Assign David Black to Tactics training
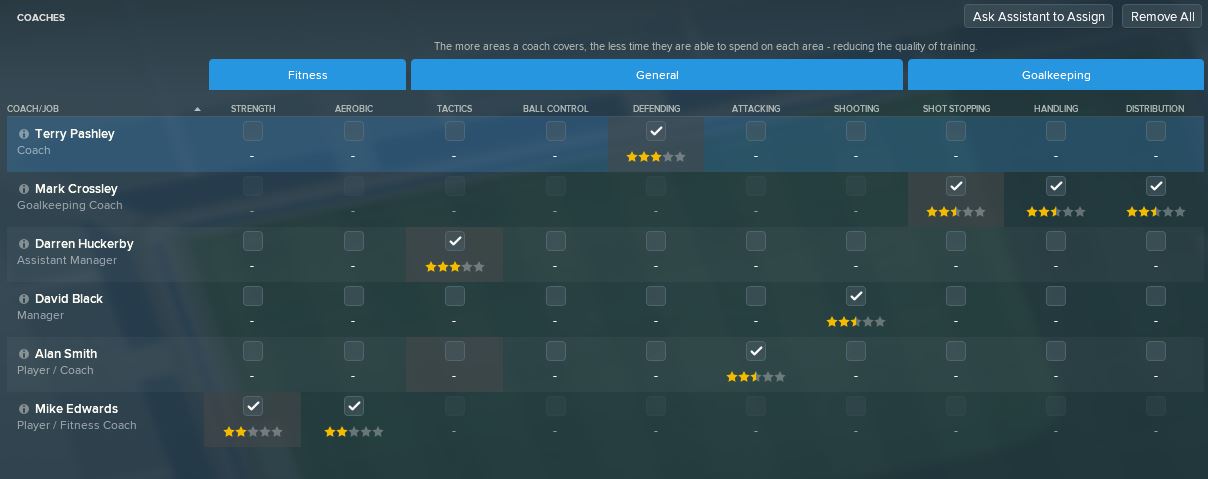The width and height of the screenshot is (1208, 479). [x=455, y=296]
